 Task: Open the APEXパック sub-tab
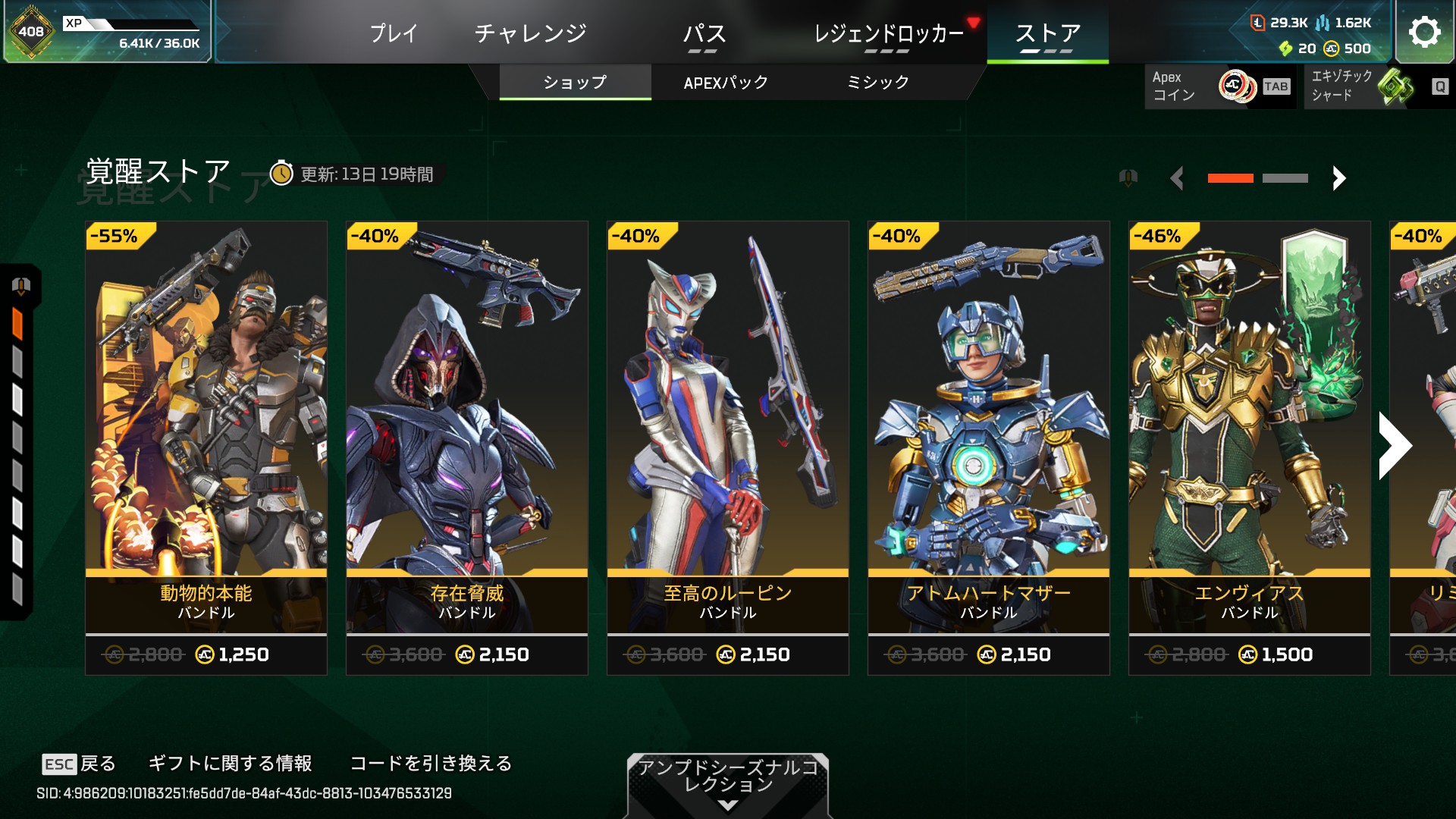pos(726,83)
